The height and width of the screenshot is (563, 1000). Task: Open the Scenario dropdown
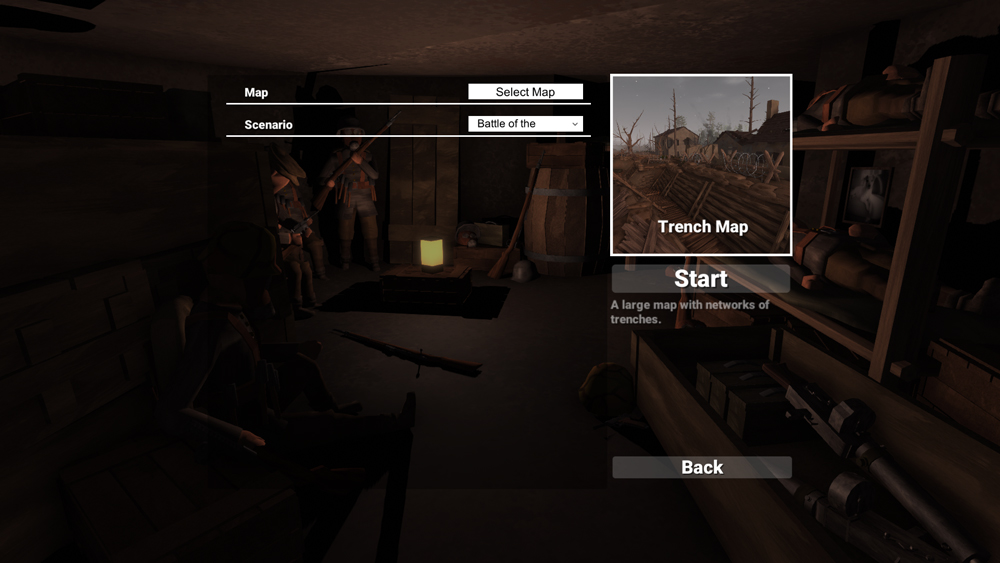click(x=525, y=124)
